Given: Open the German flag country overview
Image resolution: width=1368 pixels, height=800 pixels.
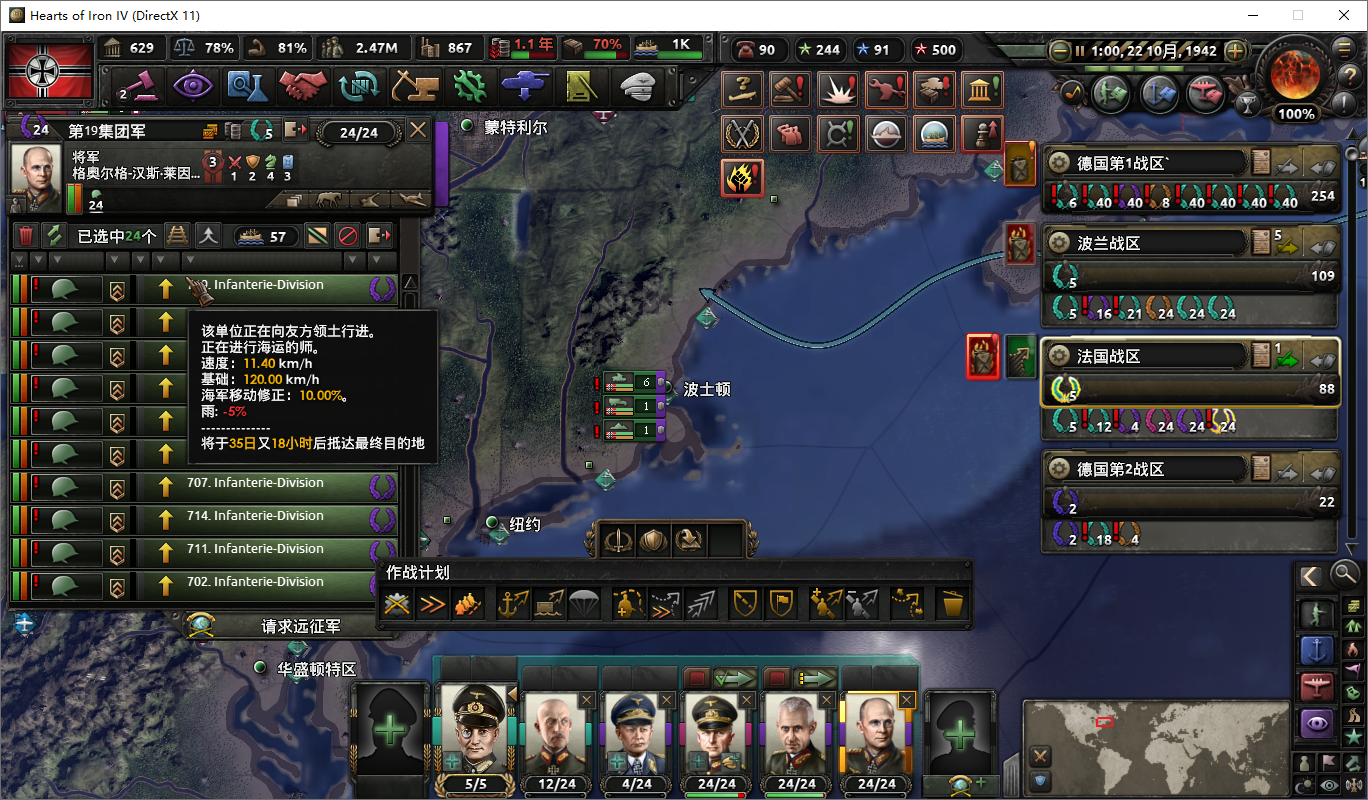Looking at the screenshot, I should tap(50, 69).
